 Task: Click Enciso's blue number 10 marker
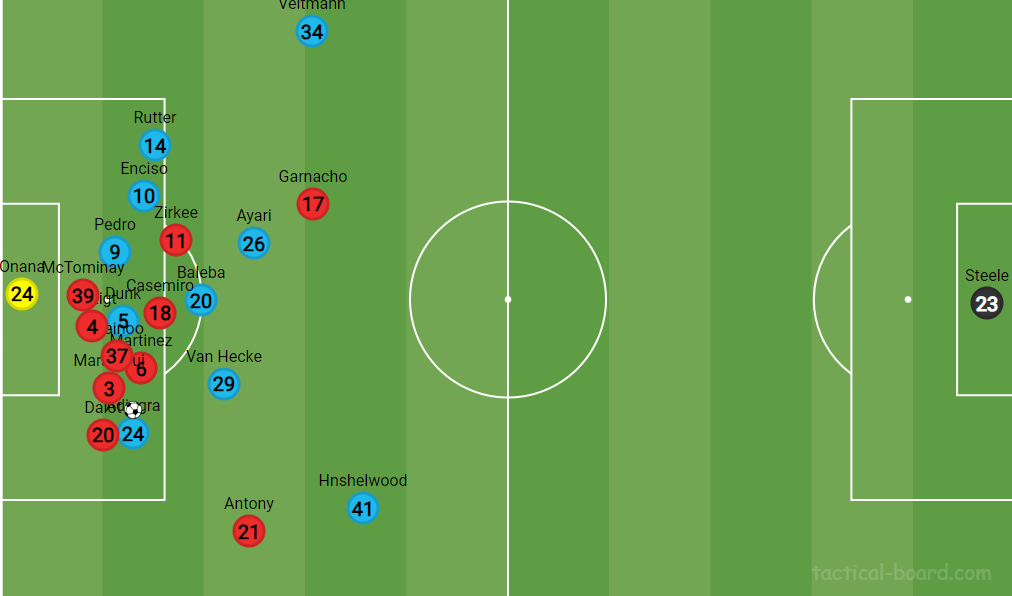coord(144,196)
